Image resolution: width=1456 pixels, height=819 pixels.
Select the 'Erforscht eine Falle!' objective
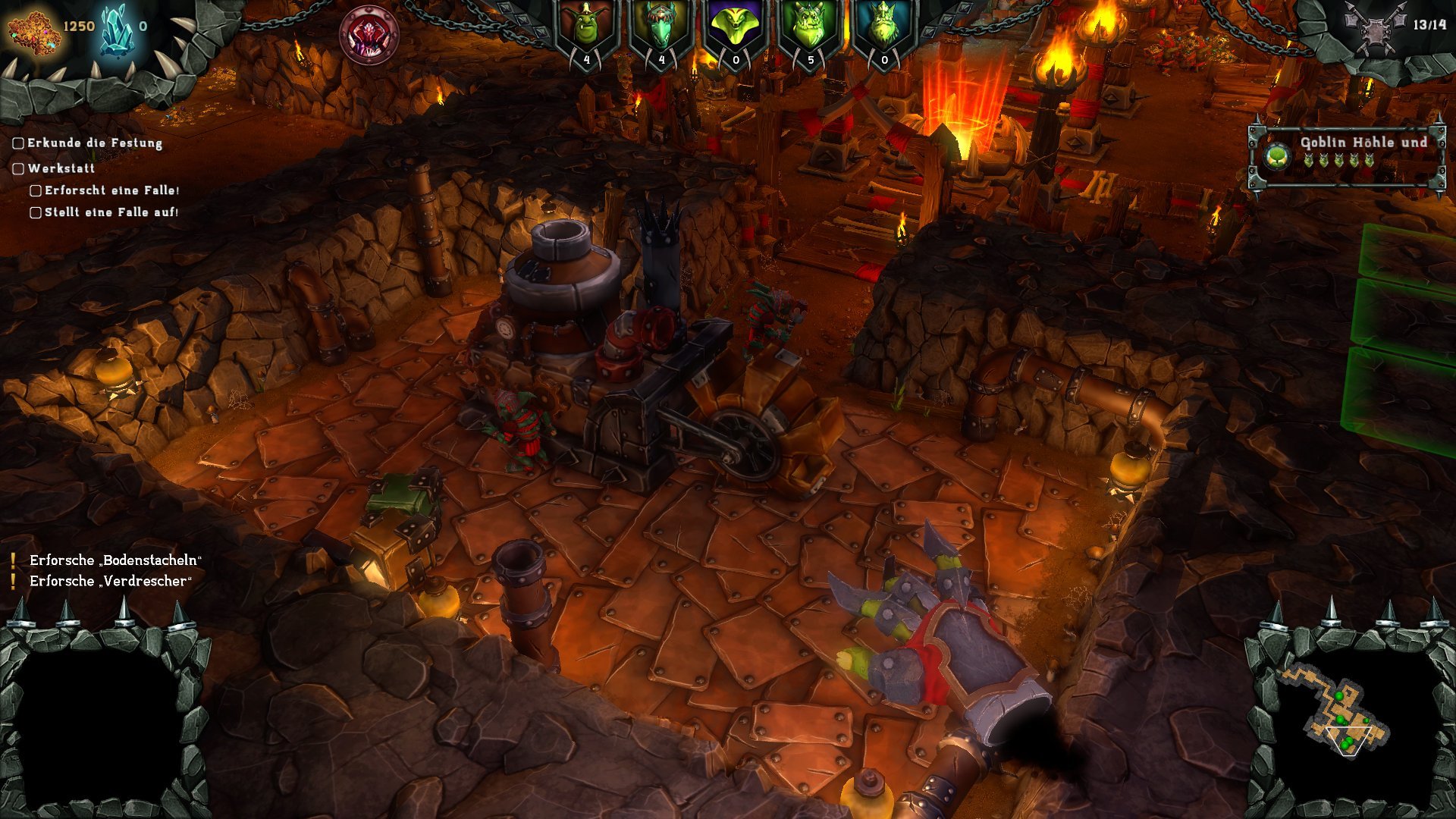pyautogui.click(x=111, y=190)
